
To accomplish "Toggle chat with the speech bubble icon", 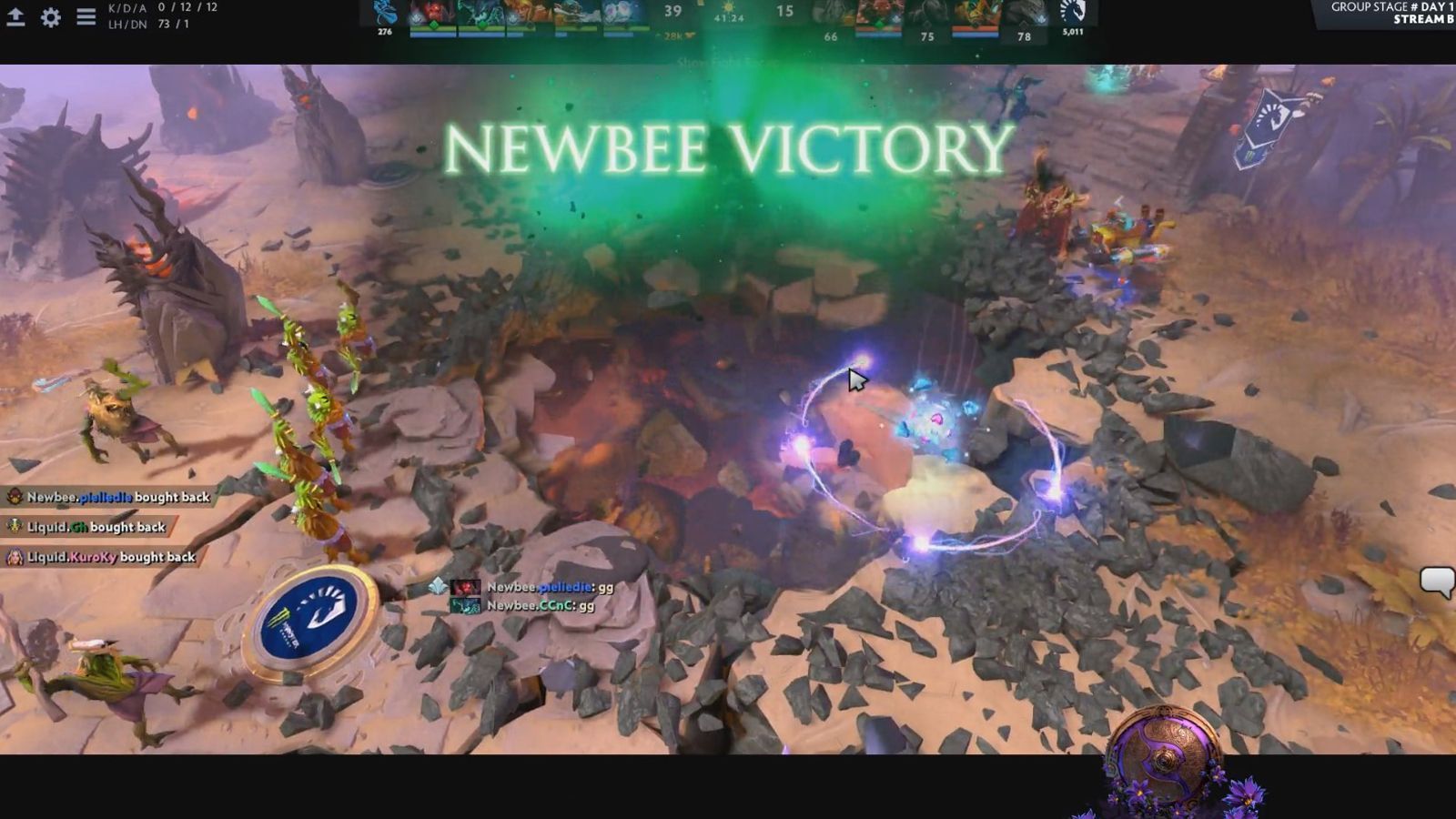I will 1440,577.
